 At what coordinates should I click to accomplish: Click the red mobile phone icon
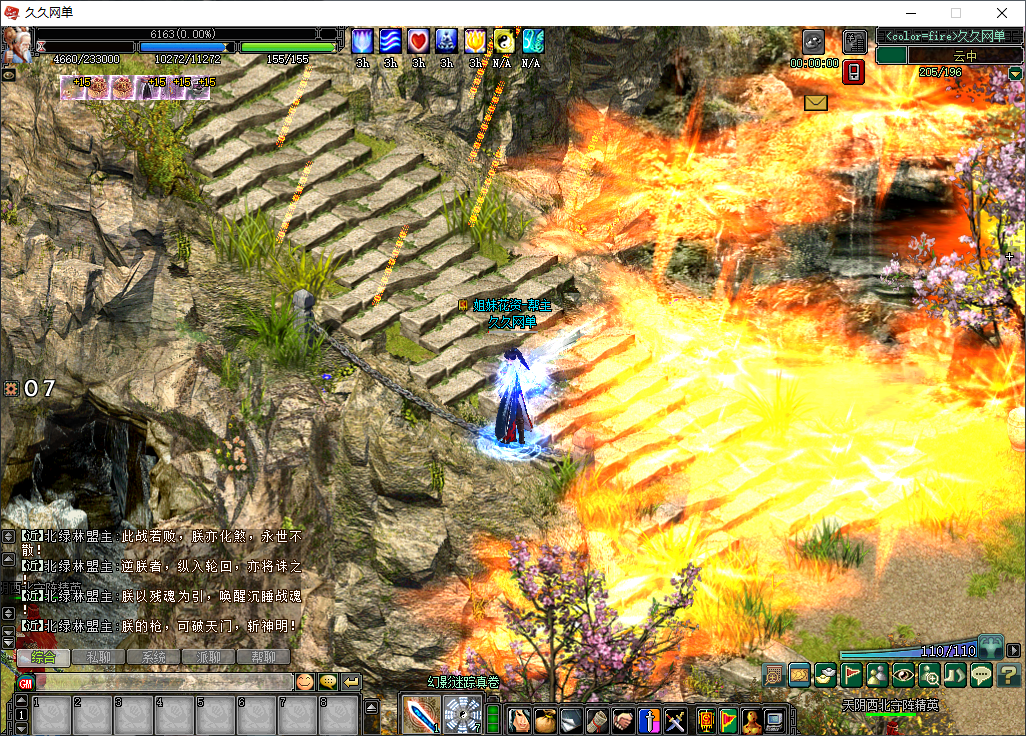[854, 72]
